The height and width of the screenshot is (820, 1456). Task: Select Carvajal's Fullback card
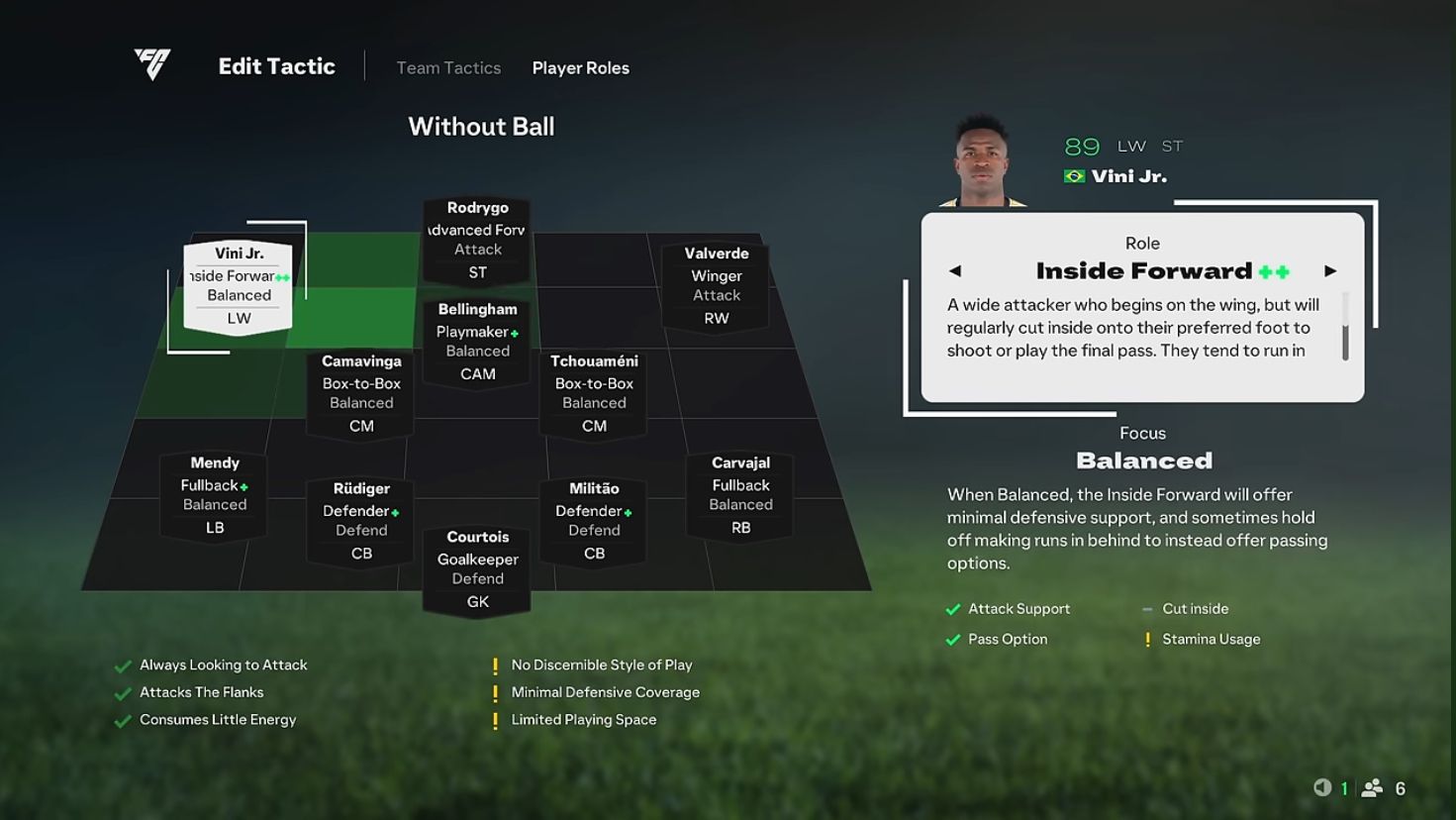pos(739,493)
